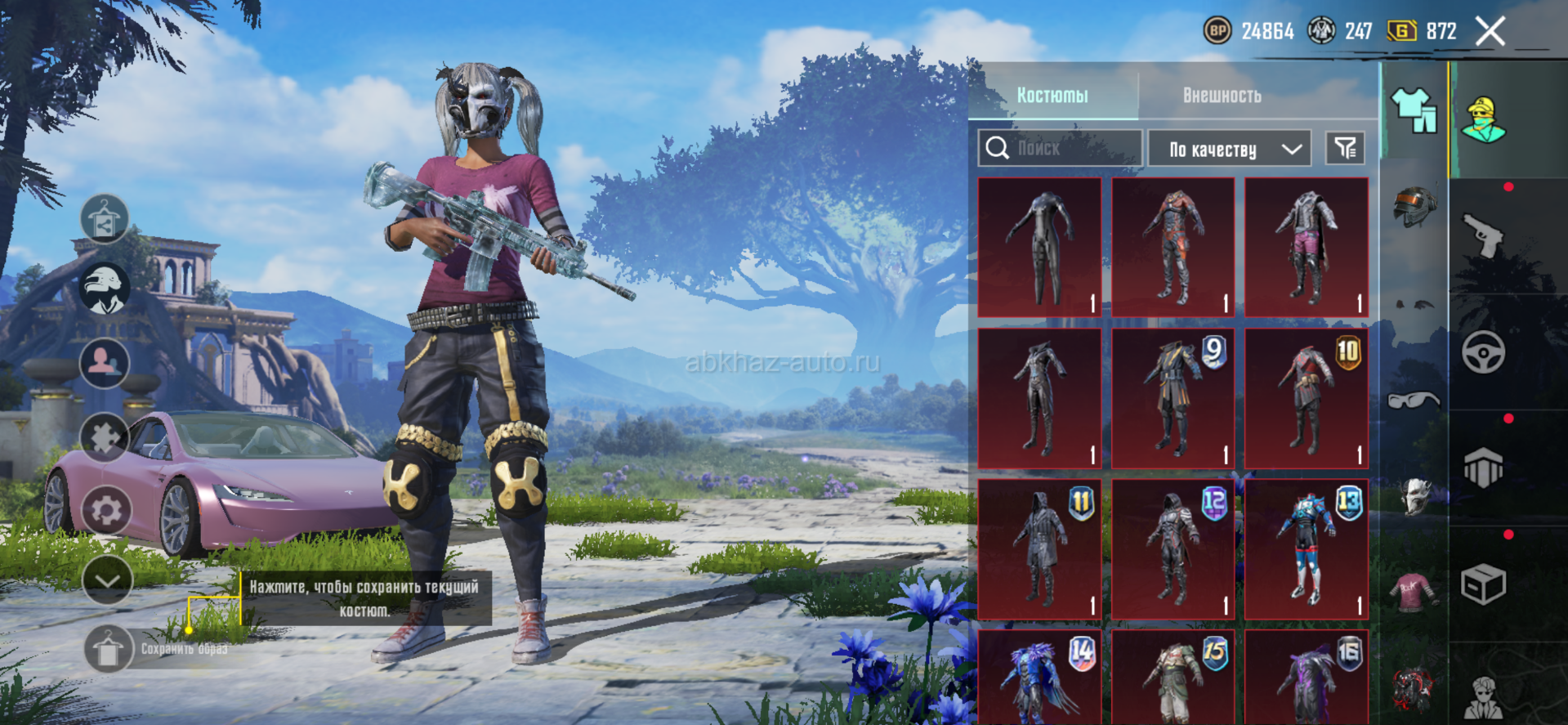Open the gear settings button on left

tap(106, 511)
